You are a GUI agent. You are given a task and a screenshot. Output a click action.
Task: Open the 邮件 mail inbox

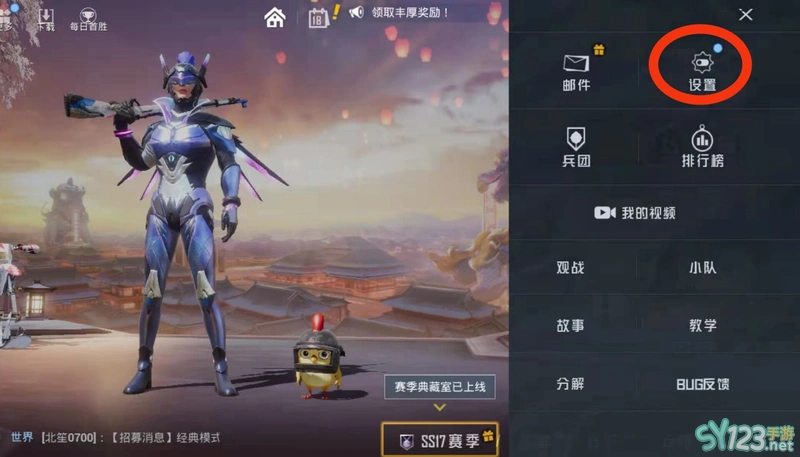pos(577,70)
